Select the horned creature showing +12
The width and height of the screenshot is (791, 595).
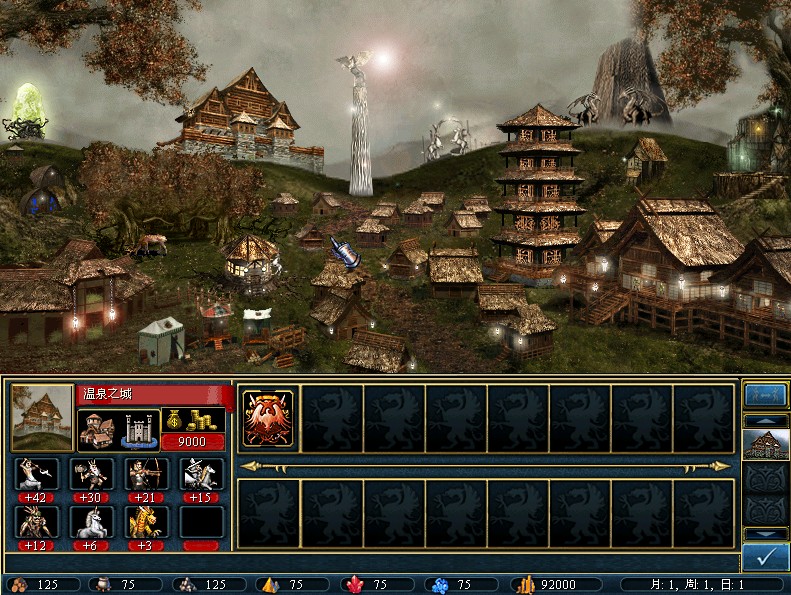pos(37,521)
